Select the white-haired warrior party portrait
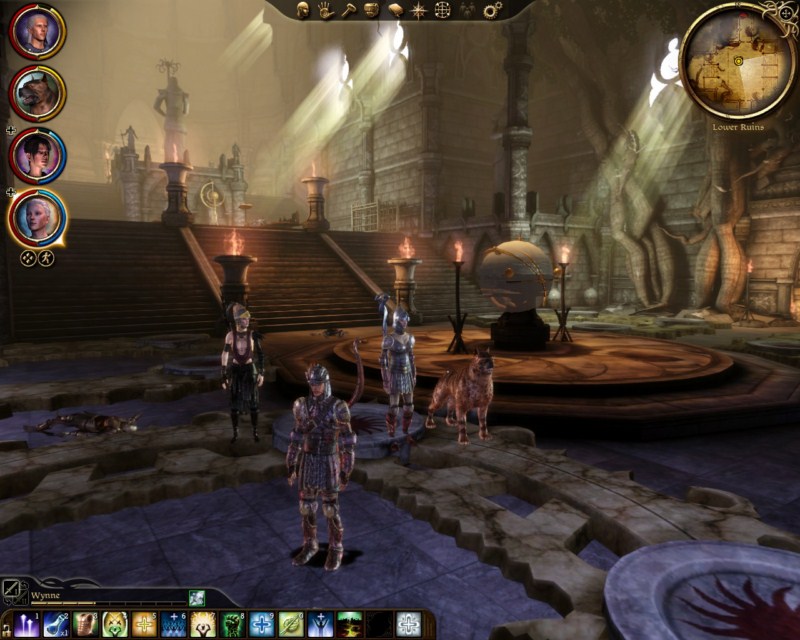This screenshot has height=640, width=800. 37,32
